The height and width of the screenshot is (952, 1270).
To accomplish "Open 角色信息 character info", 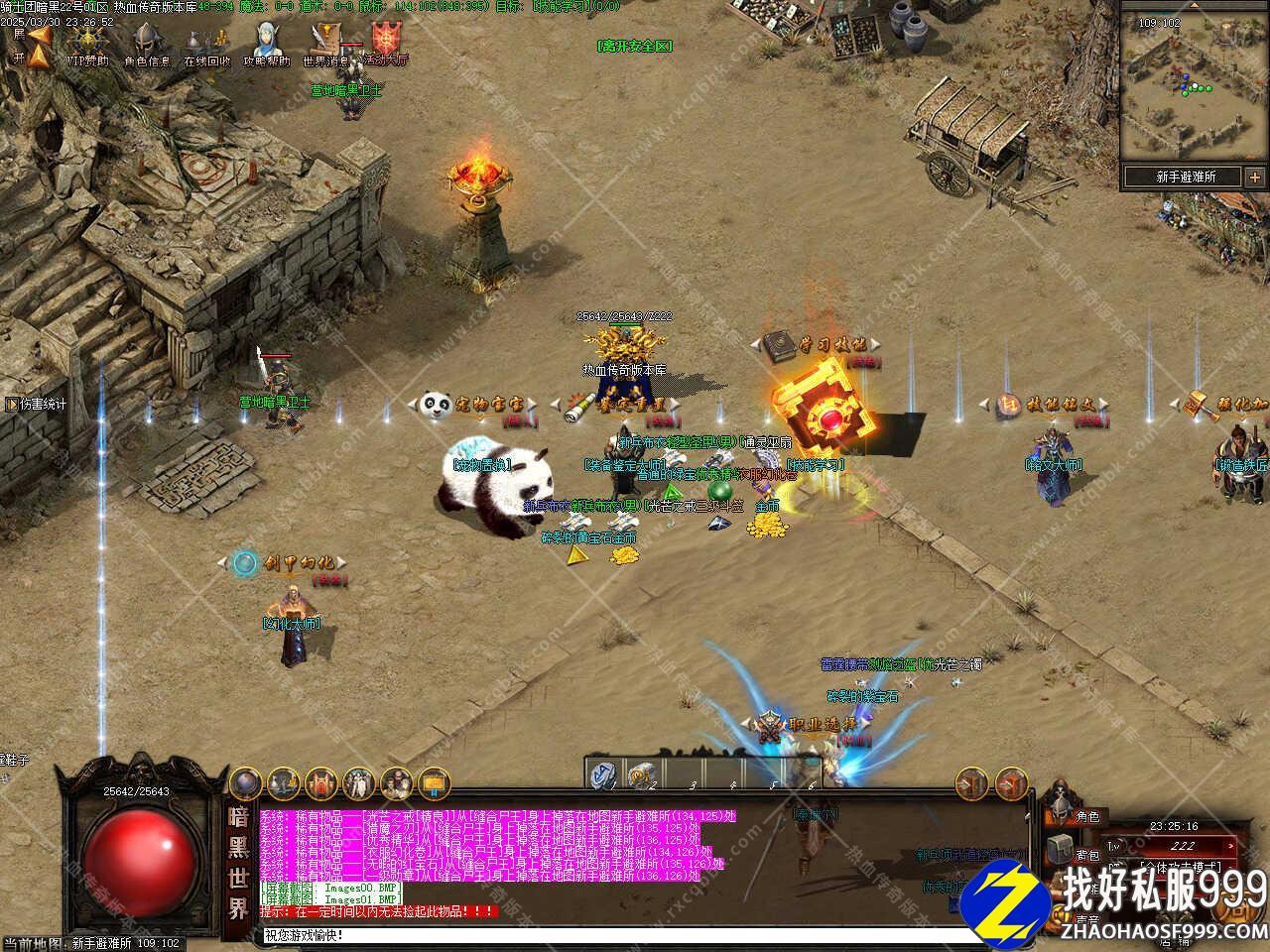I will click(147, 45).
